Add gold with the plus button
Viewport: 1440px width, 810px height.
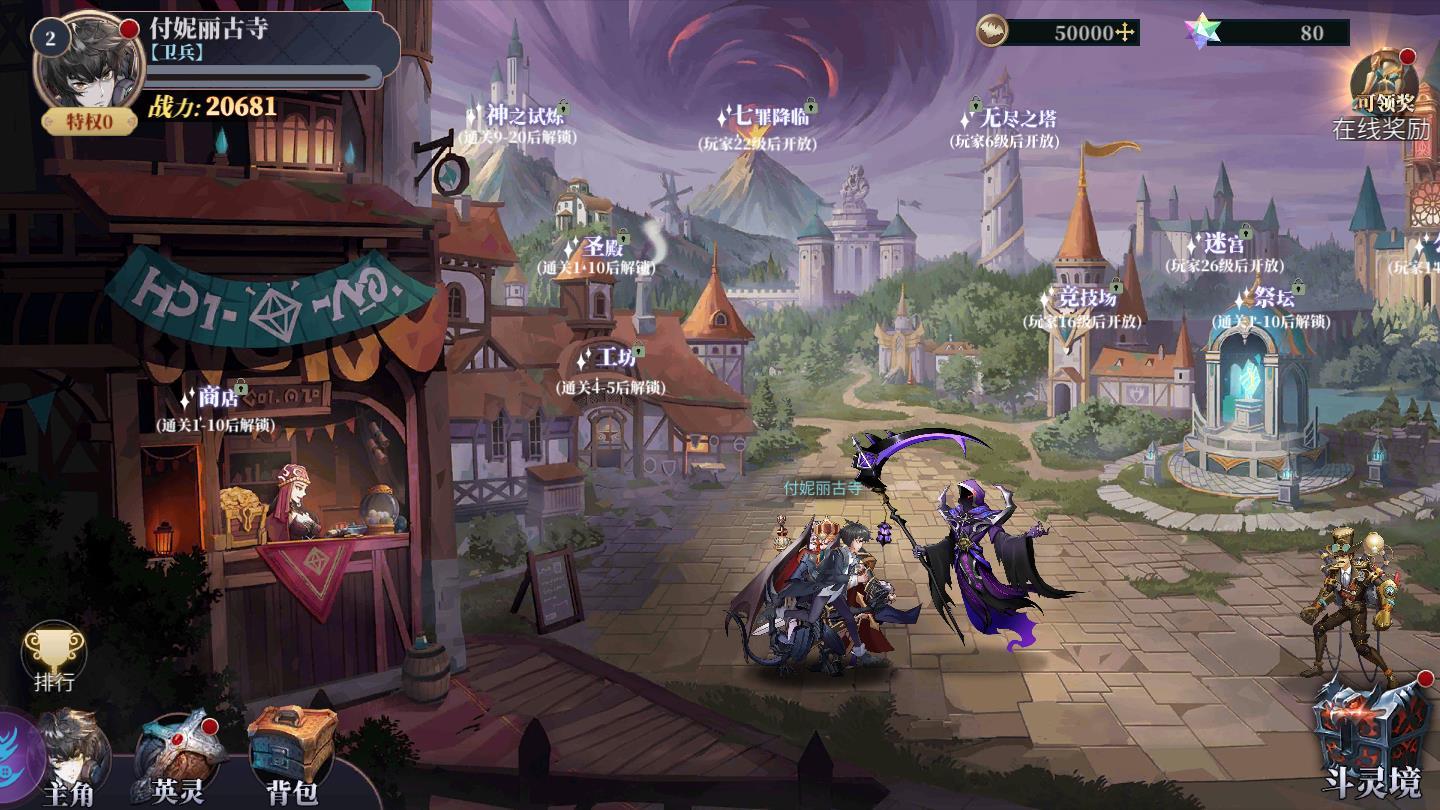tap(1126, 33)
